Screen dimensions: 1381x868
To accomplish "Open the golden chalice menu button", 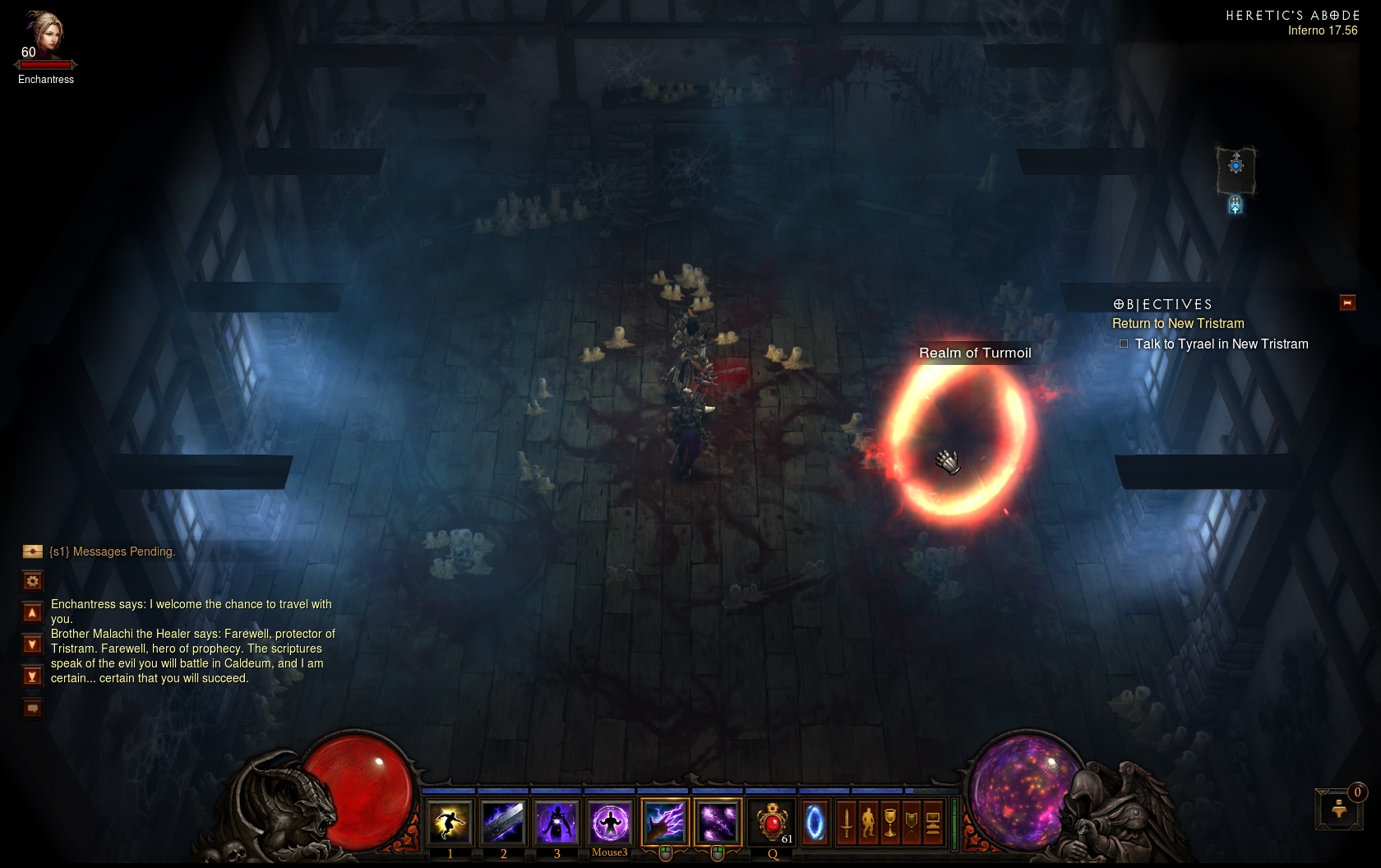I will [890, 822].
